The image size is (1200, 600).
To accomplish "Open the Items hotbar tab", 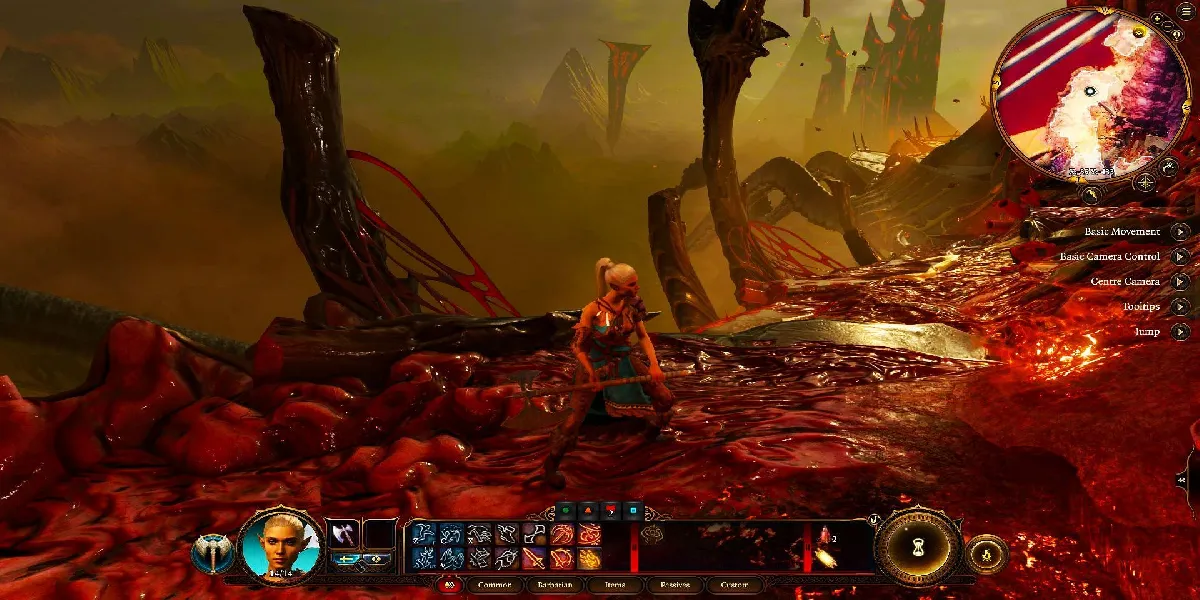I will (x=614, y=585).
